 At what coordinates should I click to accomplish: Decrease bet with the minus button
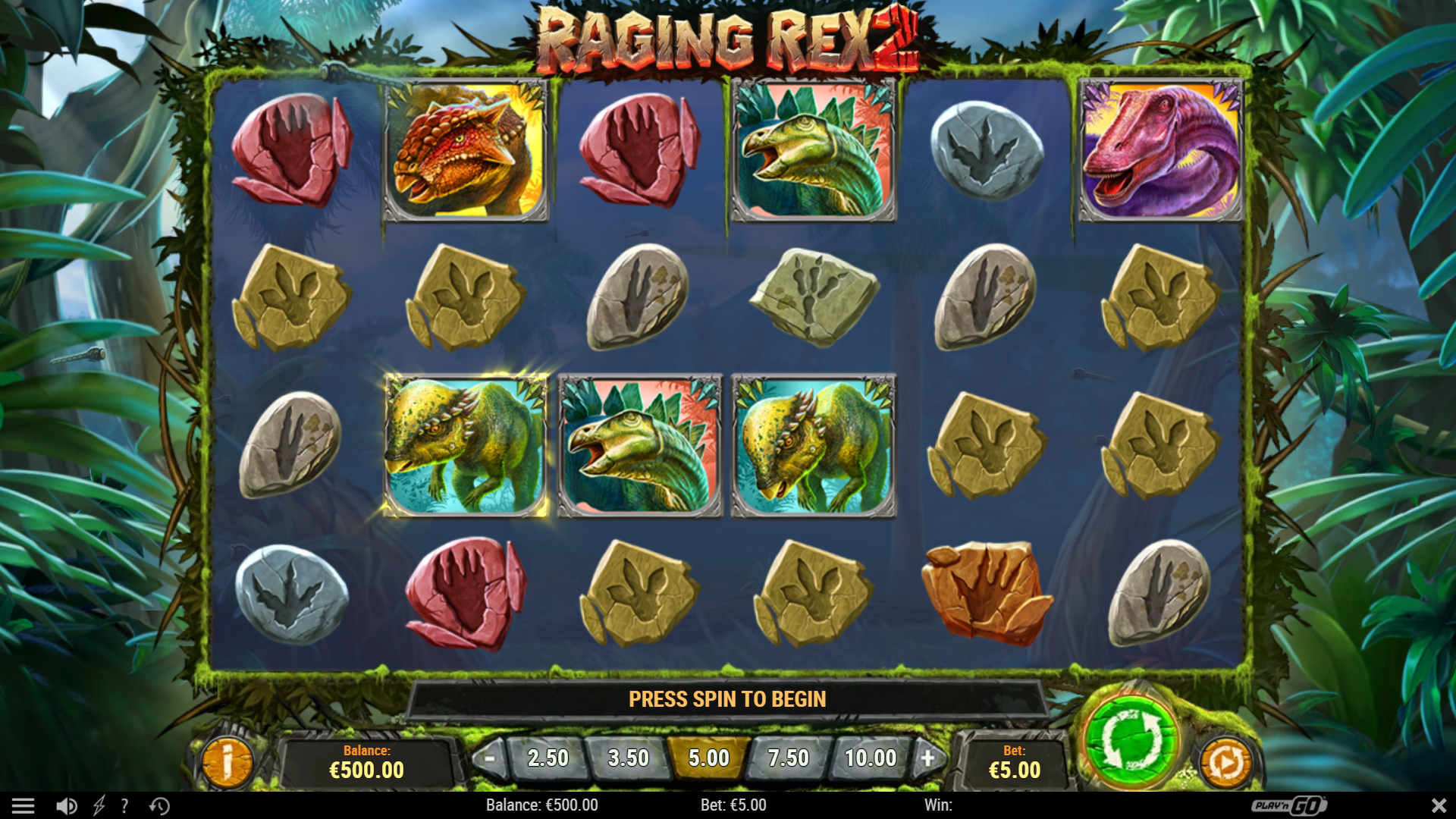point(490,758)
